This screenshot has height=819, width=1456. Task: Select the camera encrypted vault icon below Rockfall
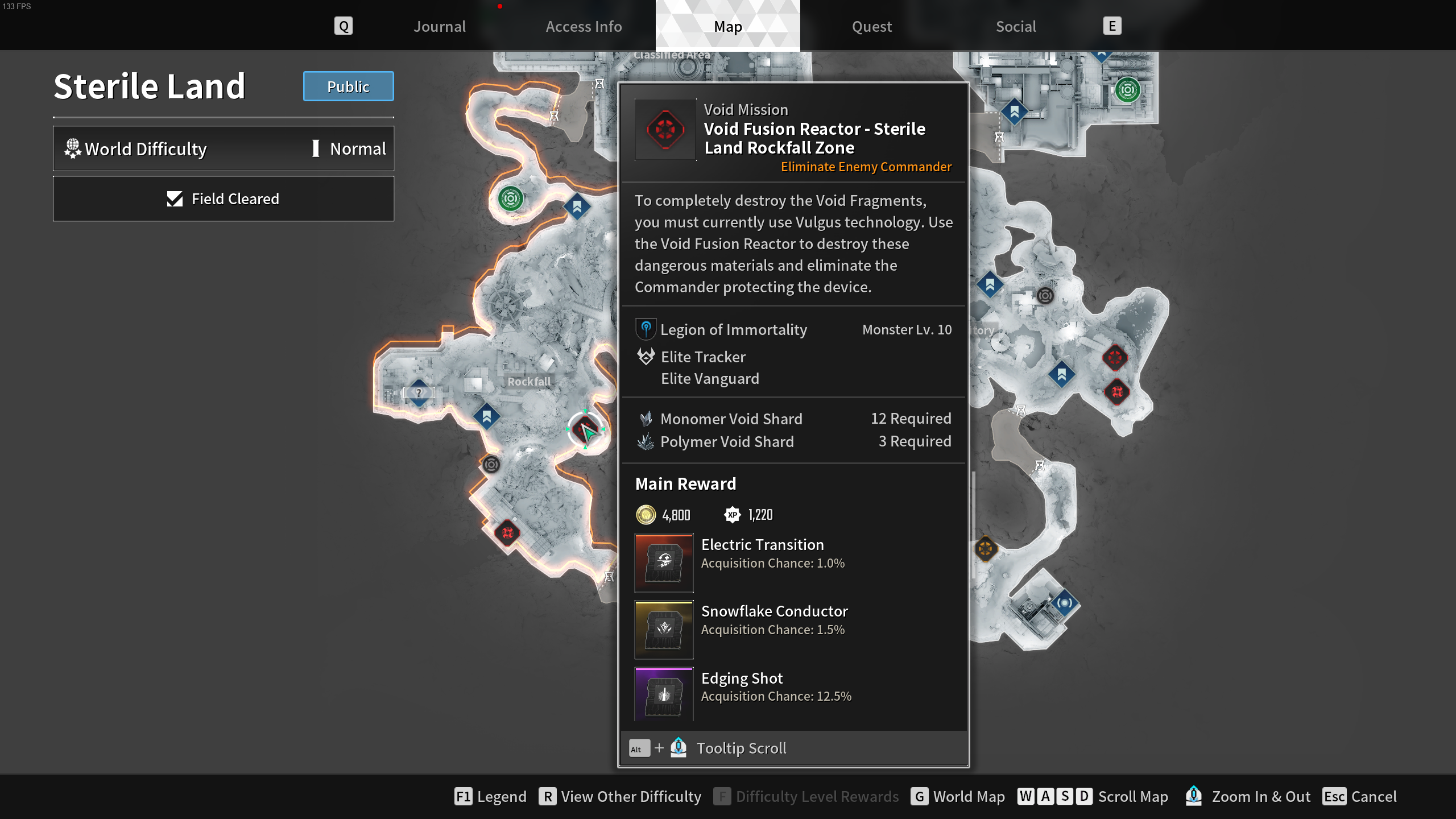pos(490,465)
